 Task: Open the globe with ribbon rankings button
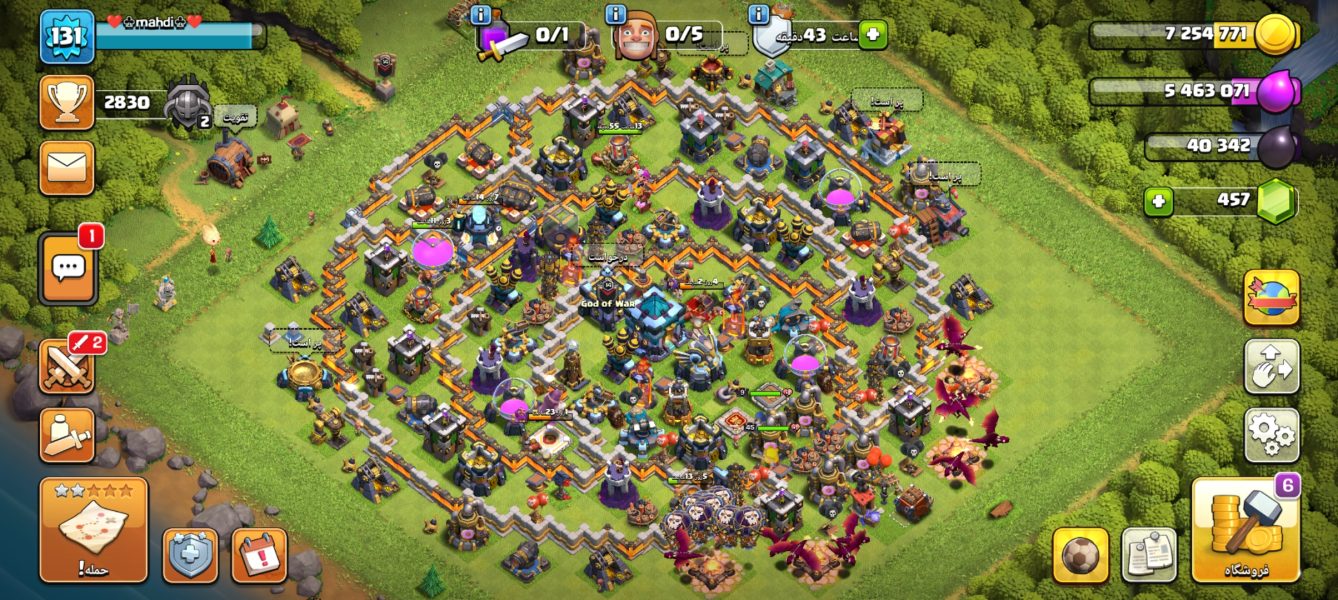1271,298
